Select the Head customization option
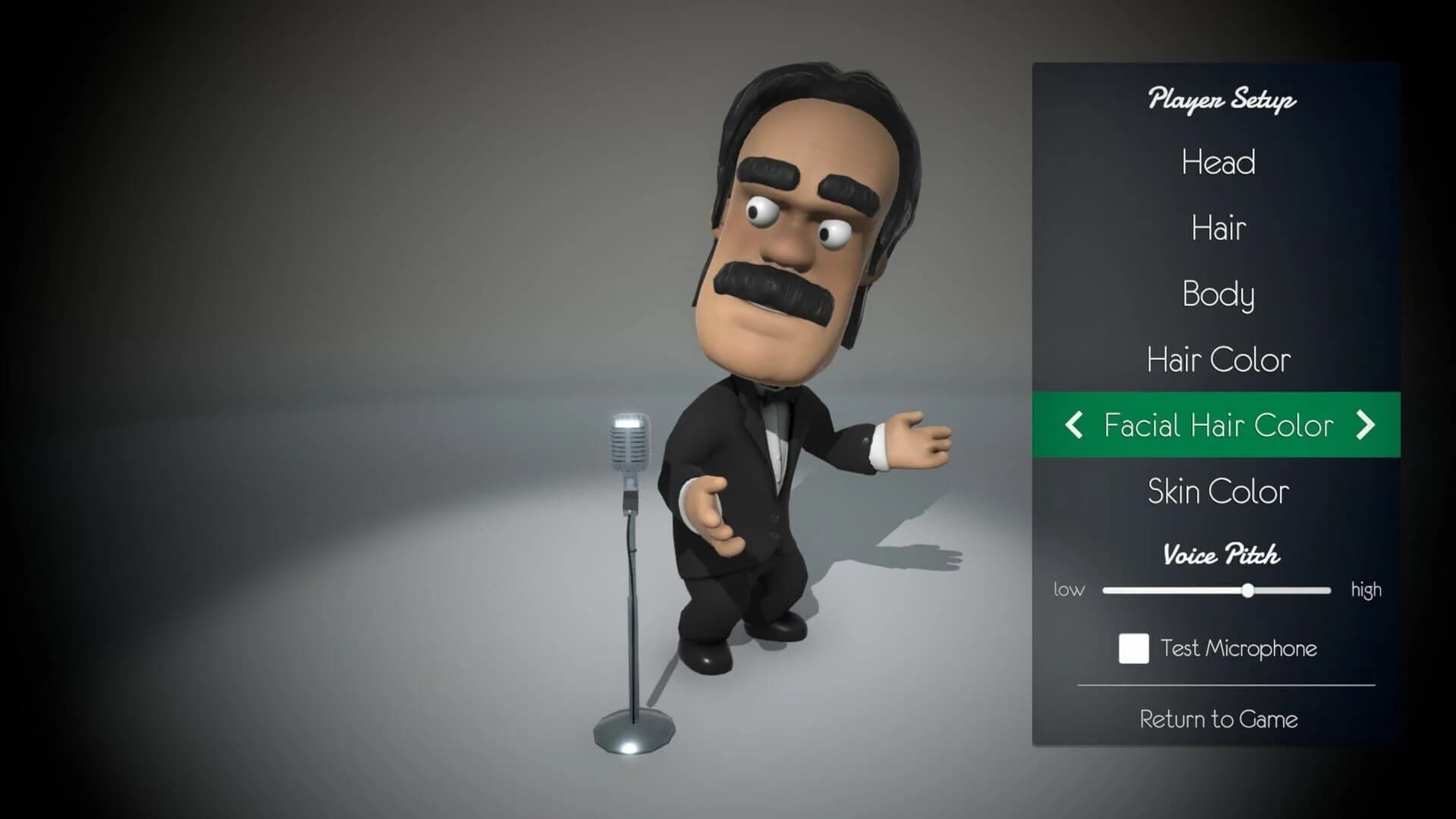 tap(1217, 163)
